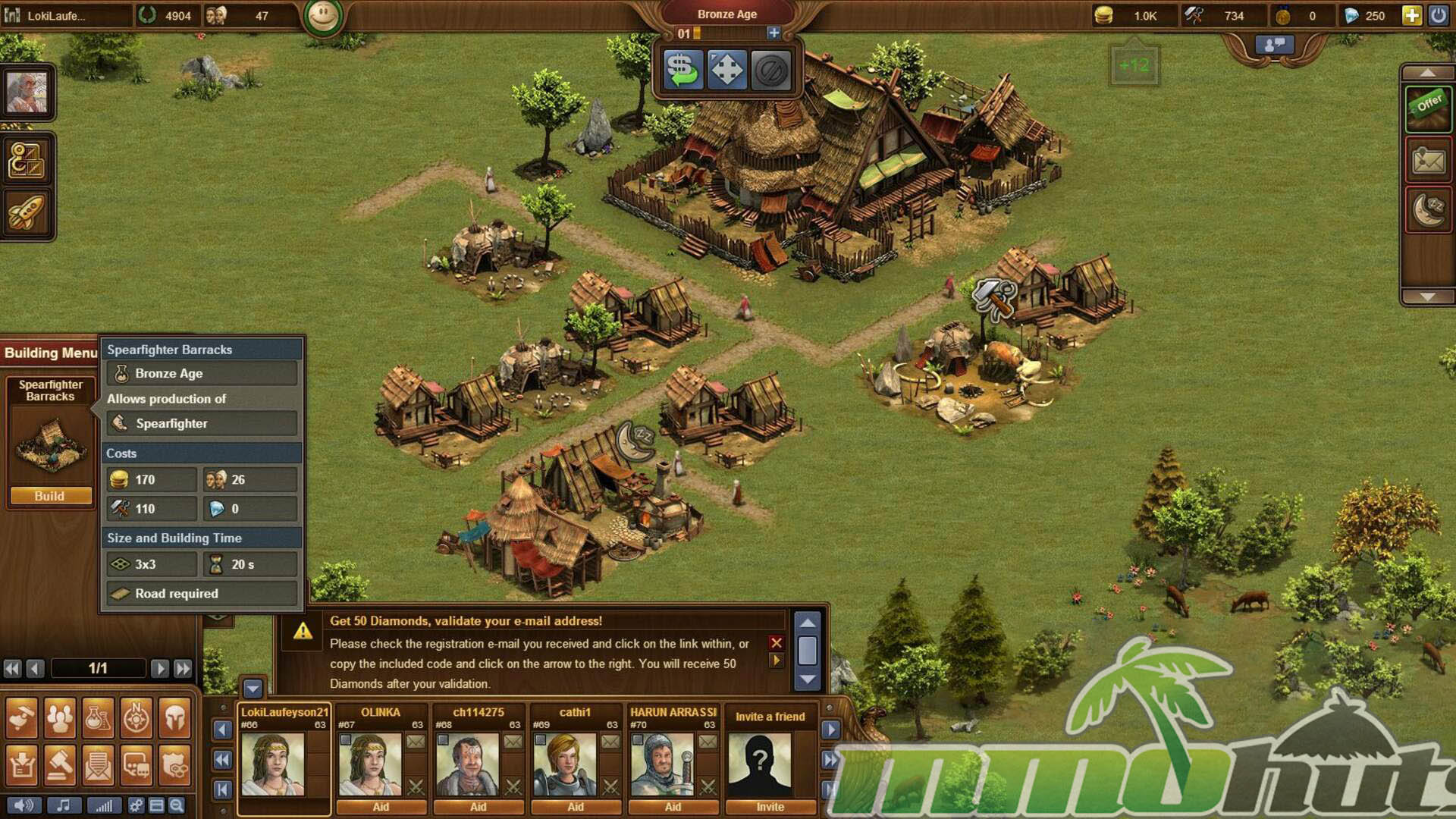1456x819 pixels.
Task: Activate the move building tool
Action: pos(726,71)
